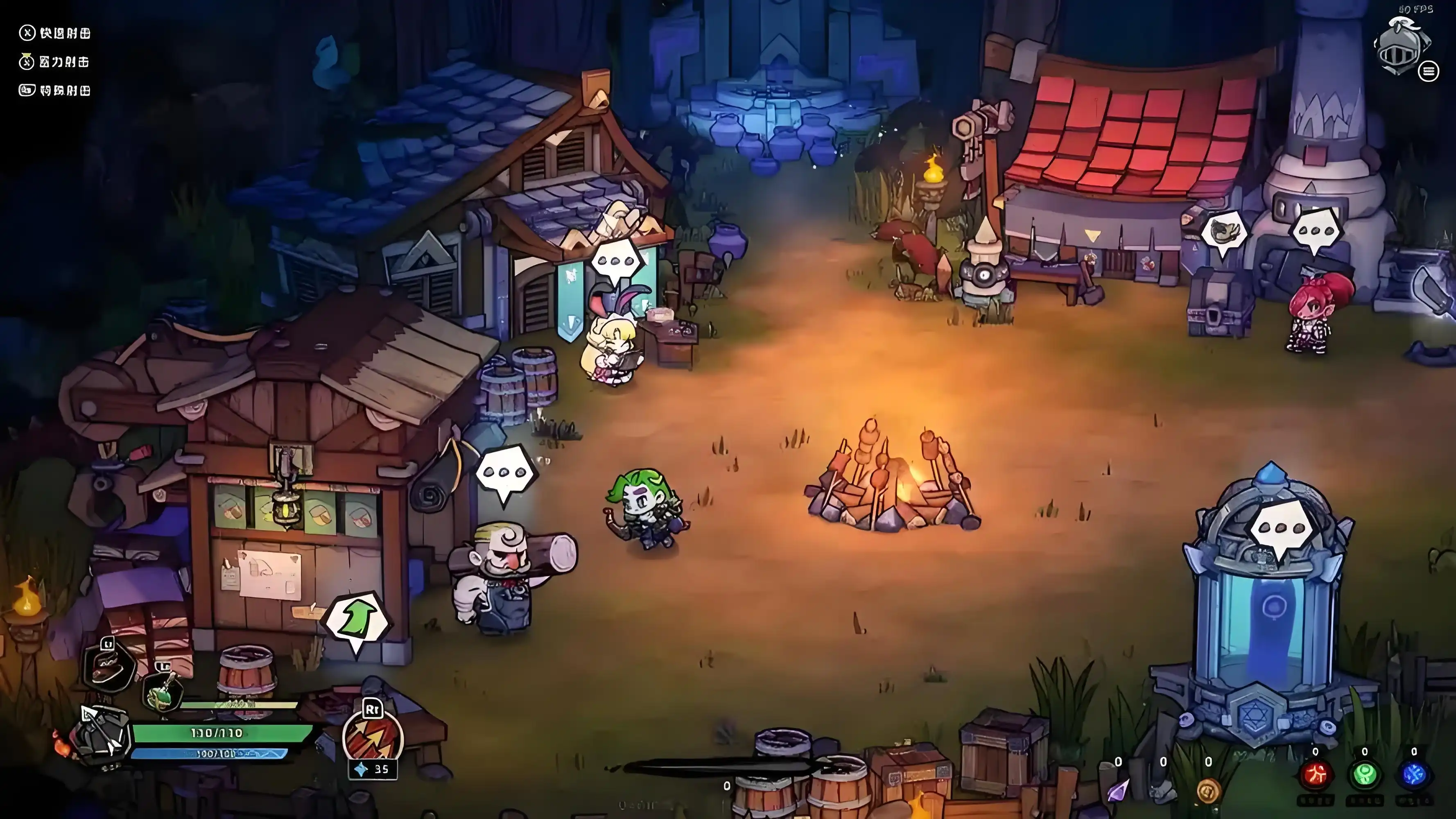Click the gold coin currency icon

(x=1208, y=790)
